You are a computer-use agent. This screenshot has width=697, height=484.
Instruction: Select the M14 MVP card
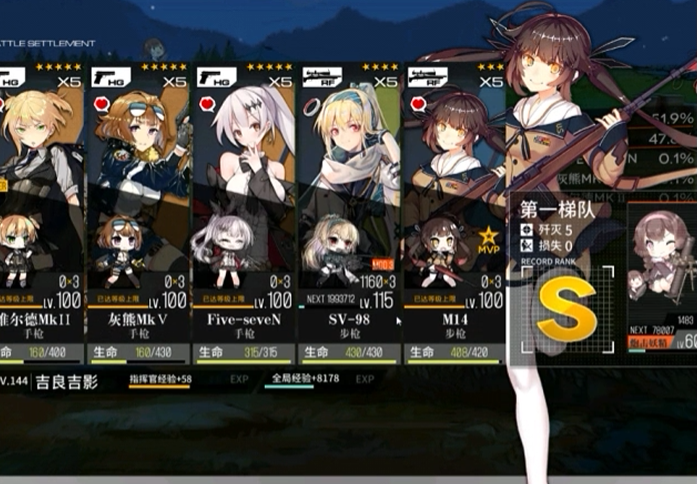click(452, 210)
